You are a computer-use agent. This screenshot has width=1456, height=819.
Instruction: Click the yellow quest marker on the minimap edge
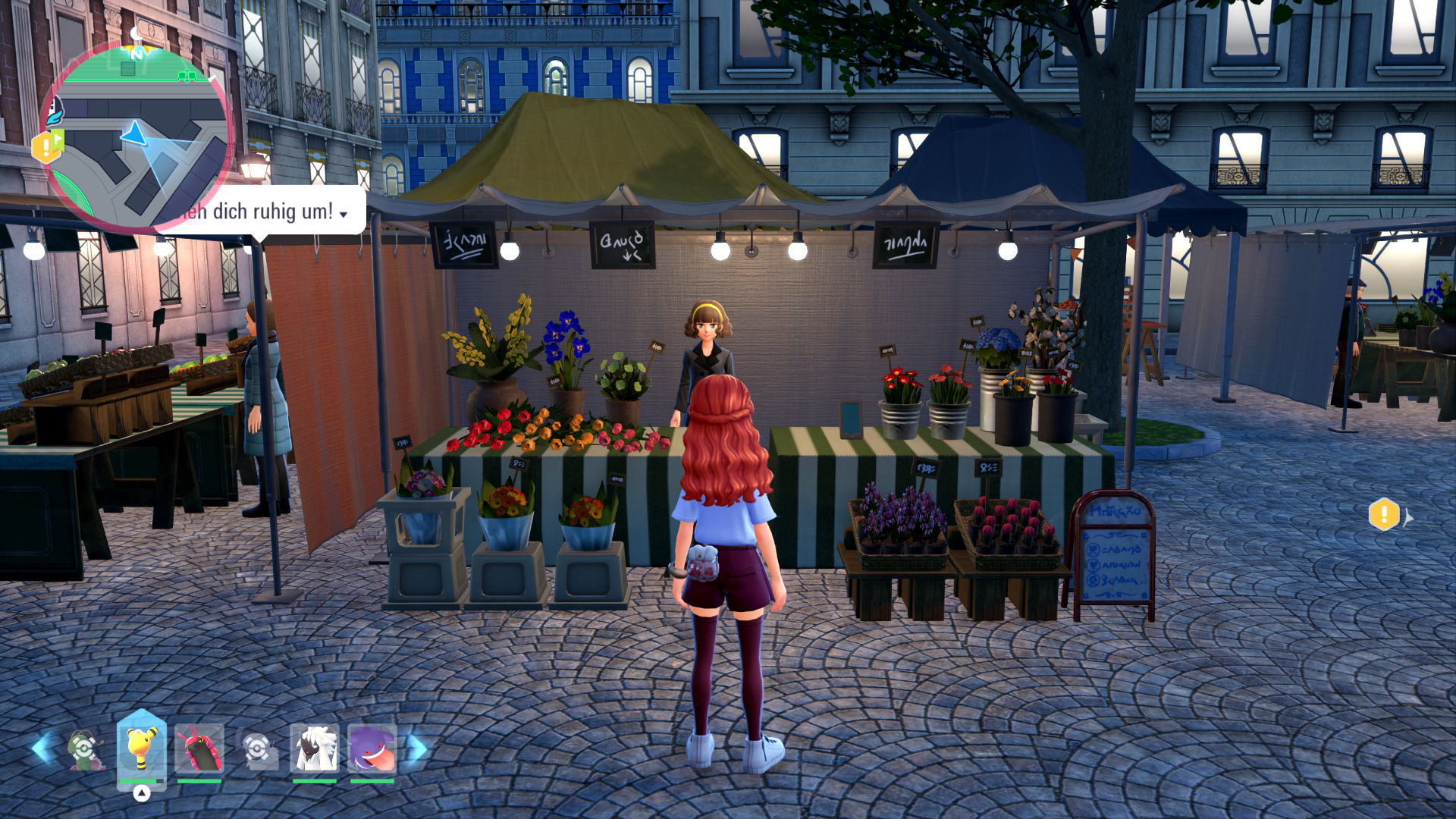47,146
